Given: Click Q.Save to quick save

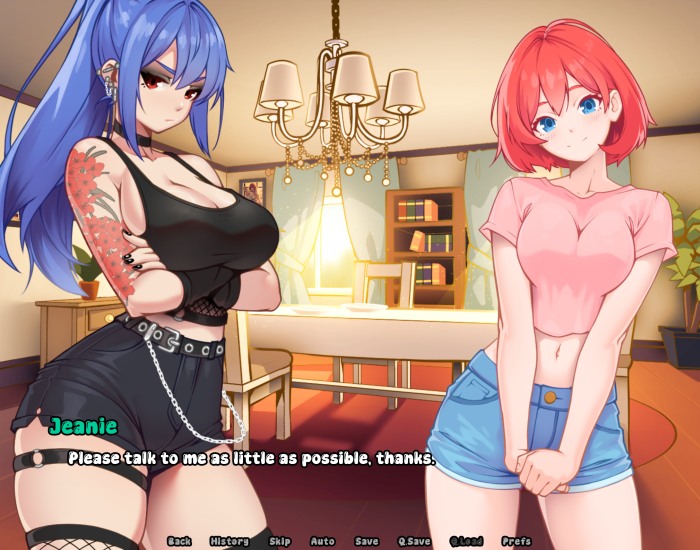Looking at the screenshot, I should (x=414, y=541).
